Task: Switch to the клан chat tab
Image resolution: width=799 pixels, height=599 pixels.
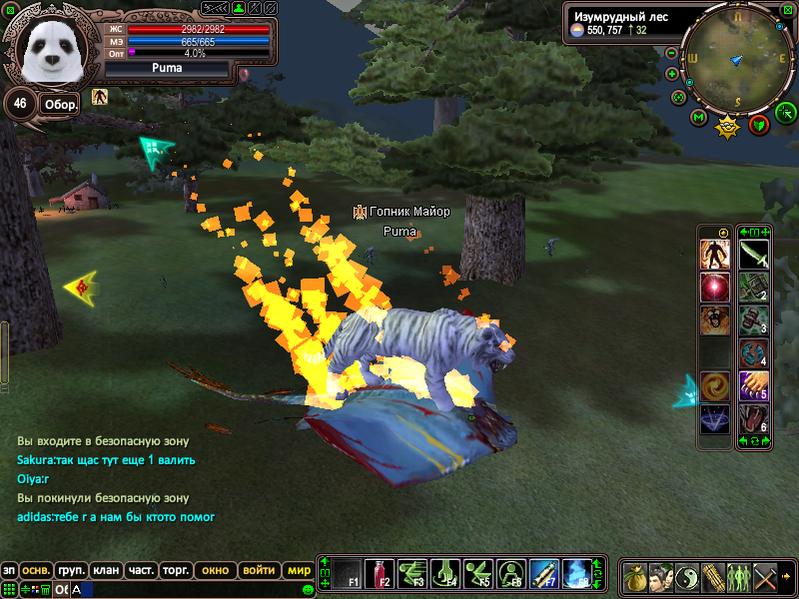Action: tap(105, 570)
